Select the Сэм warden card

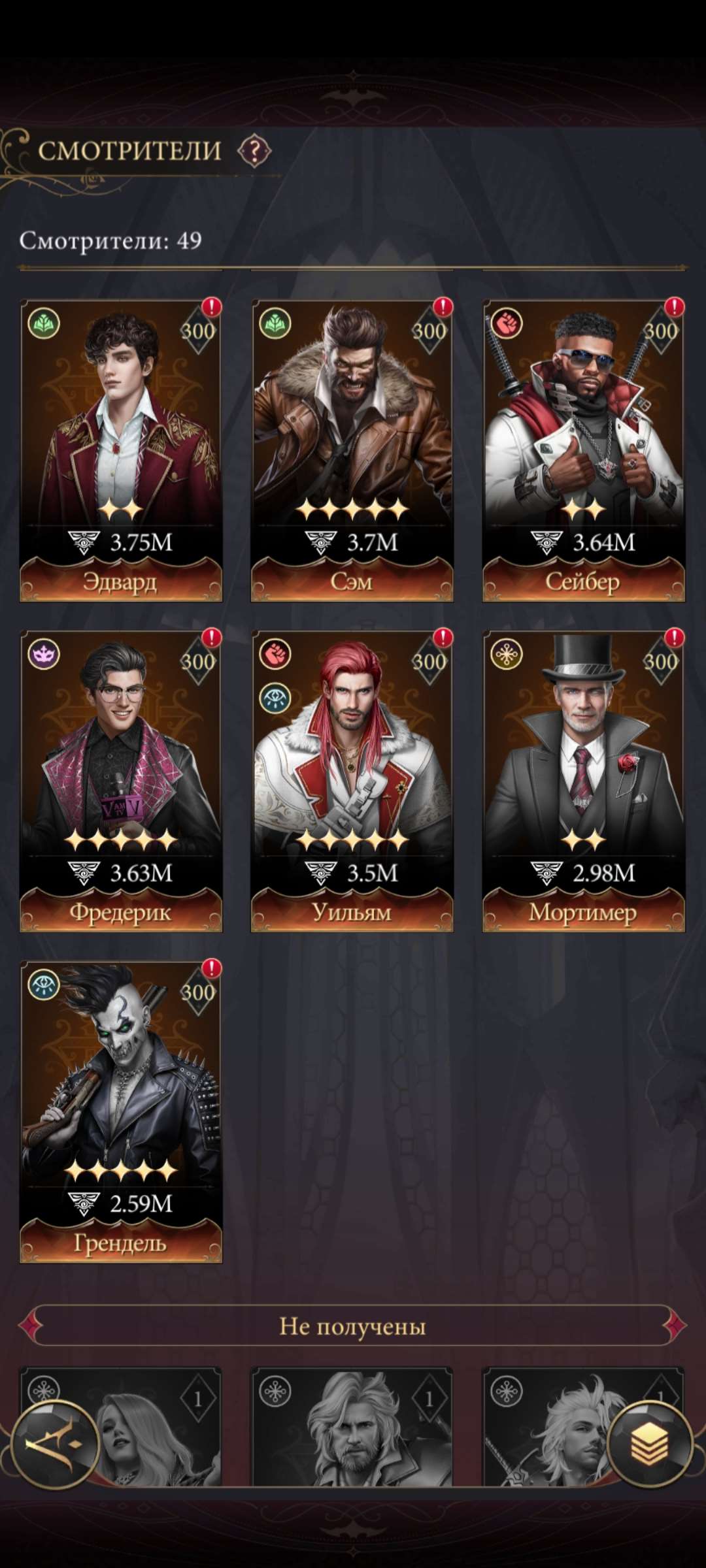pyautogui.click(x=352, y=451)
